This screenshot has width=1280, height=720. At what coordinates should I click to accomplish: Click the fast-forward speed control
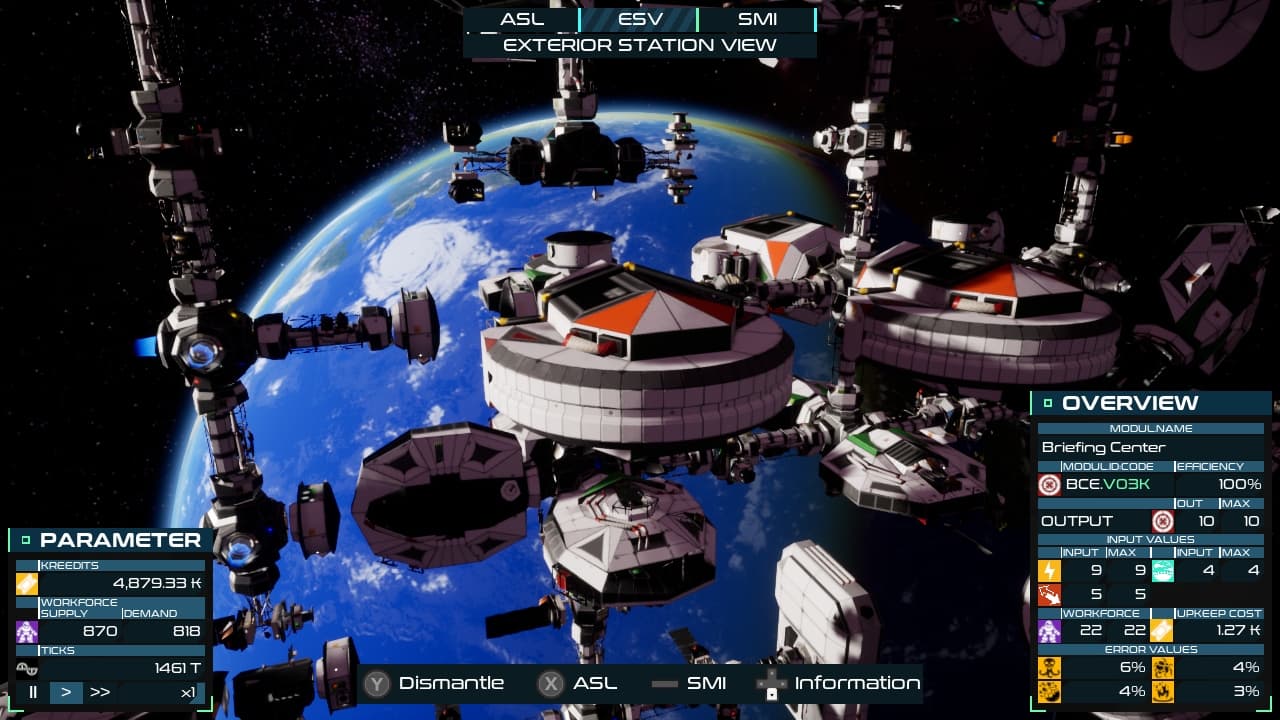tap(98, 692)
